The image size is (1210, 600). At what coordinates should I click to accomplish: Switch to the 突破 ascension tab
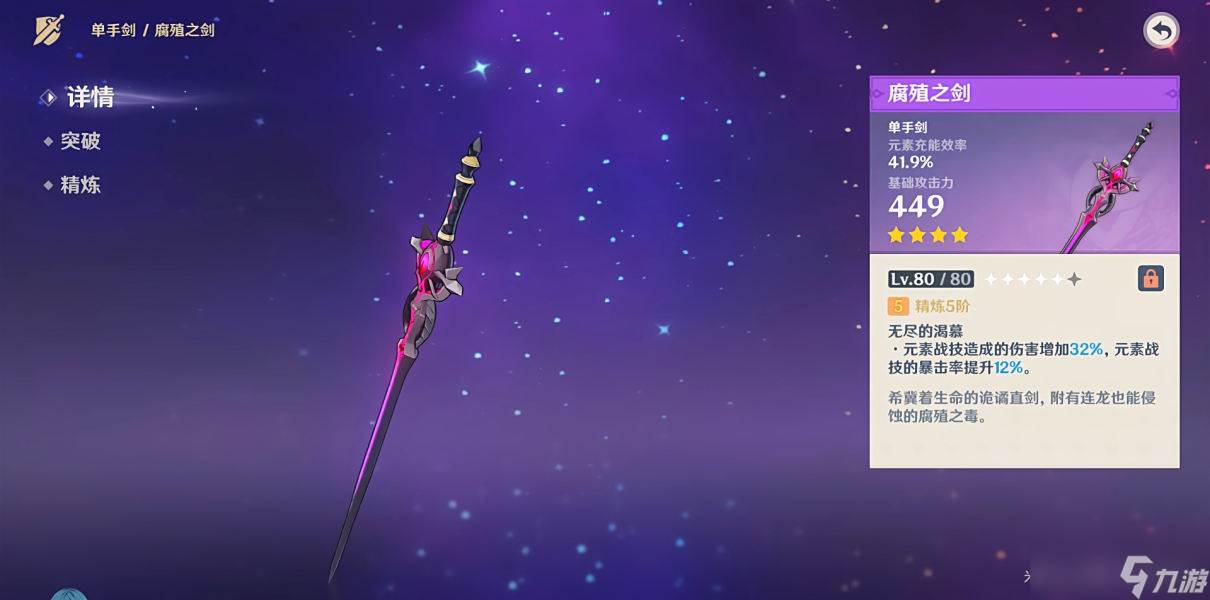click(80, 141)
